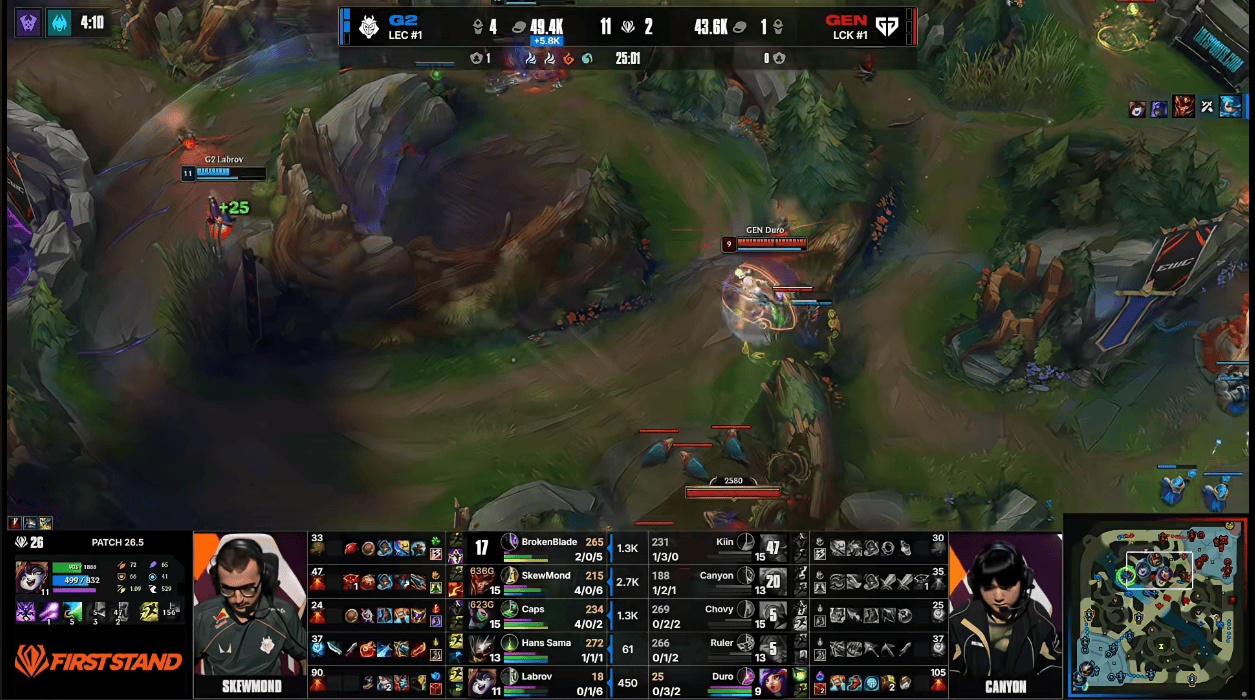This screenshot has height=700, width=1255.
Task: Click Labrov's champion portrait in scoreboard
Action: pos(484,683)
